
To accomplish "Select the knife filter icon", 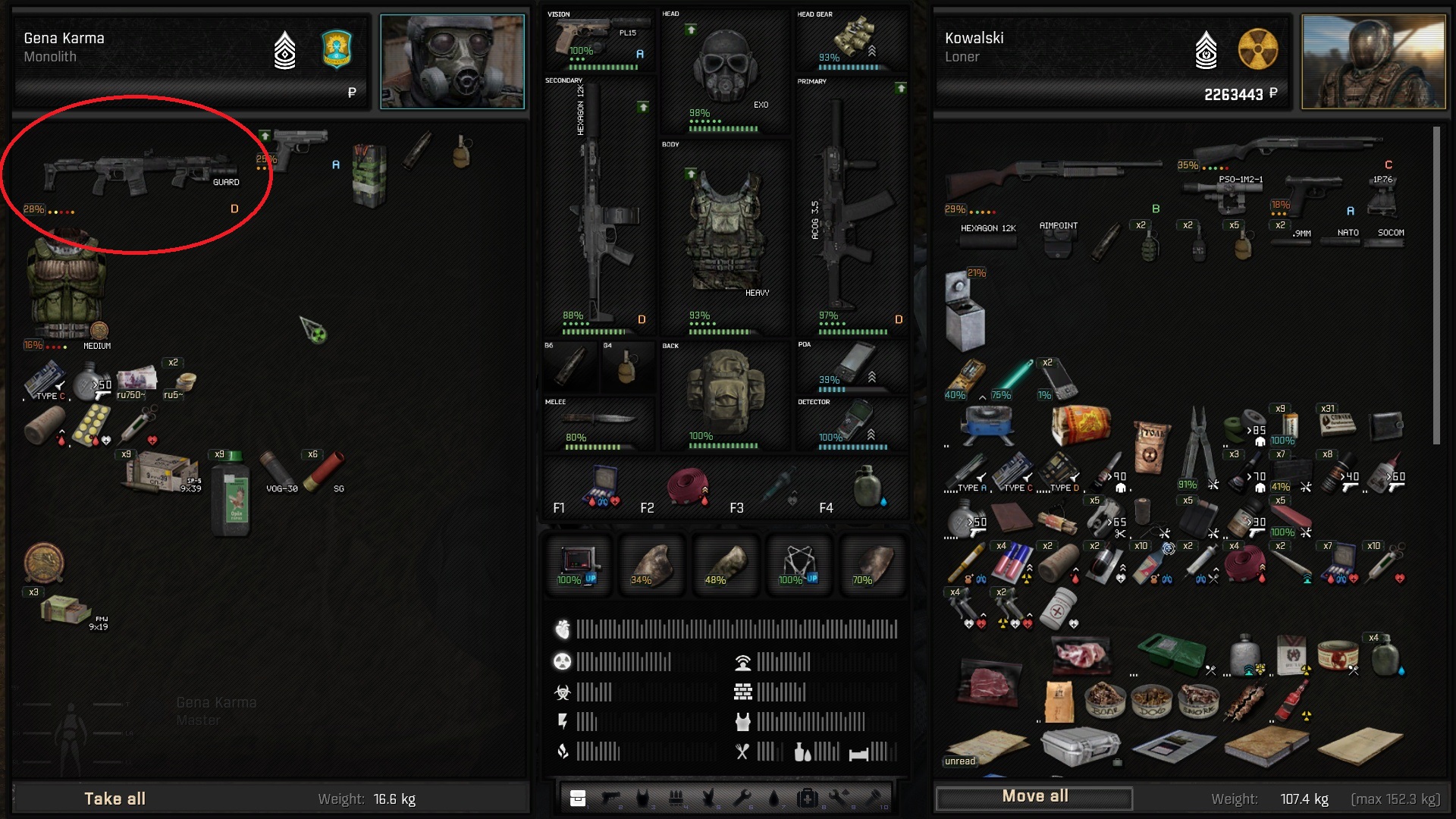I will [708, 796].
